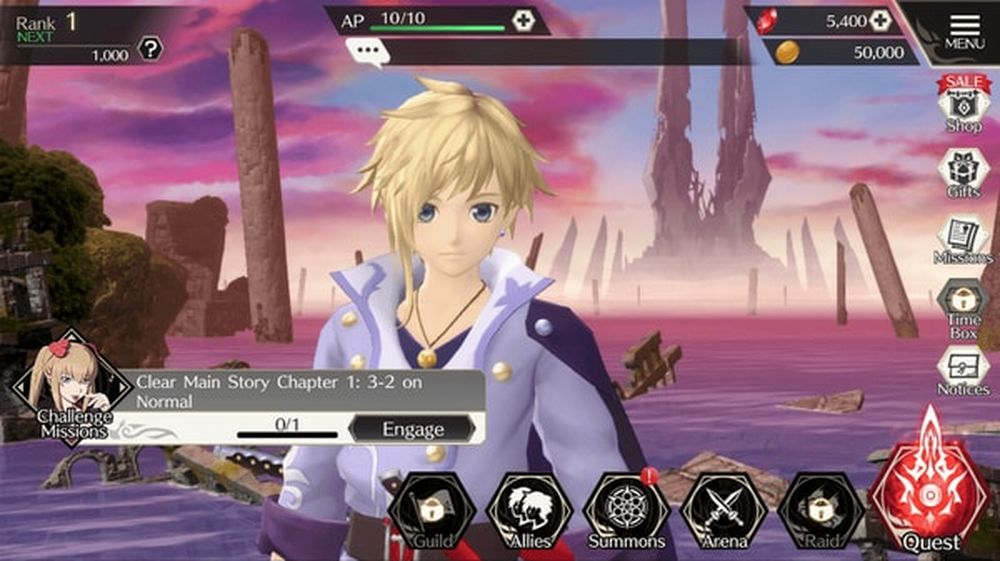Add red gems with the plus button
This screenshot has width=1000, height=561.
click(879, 20)
